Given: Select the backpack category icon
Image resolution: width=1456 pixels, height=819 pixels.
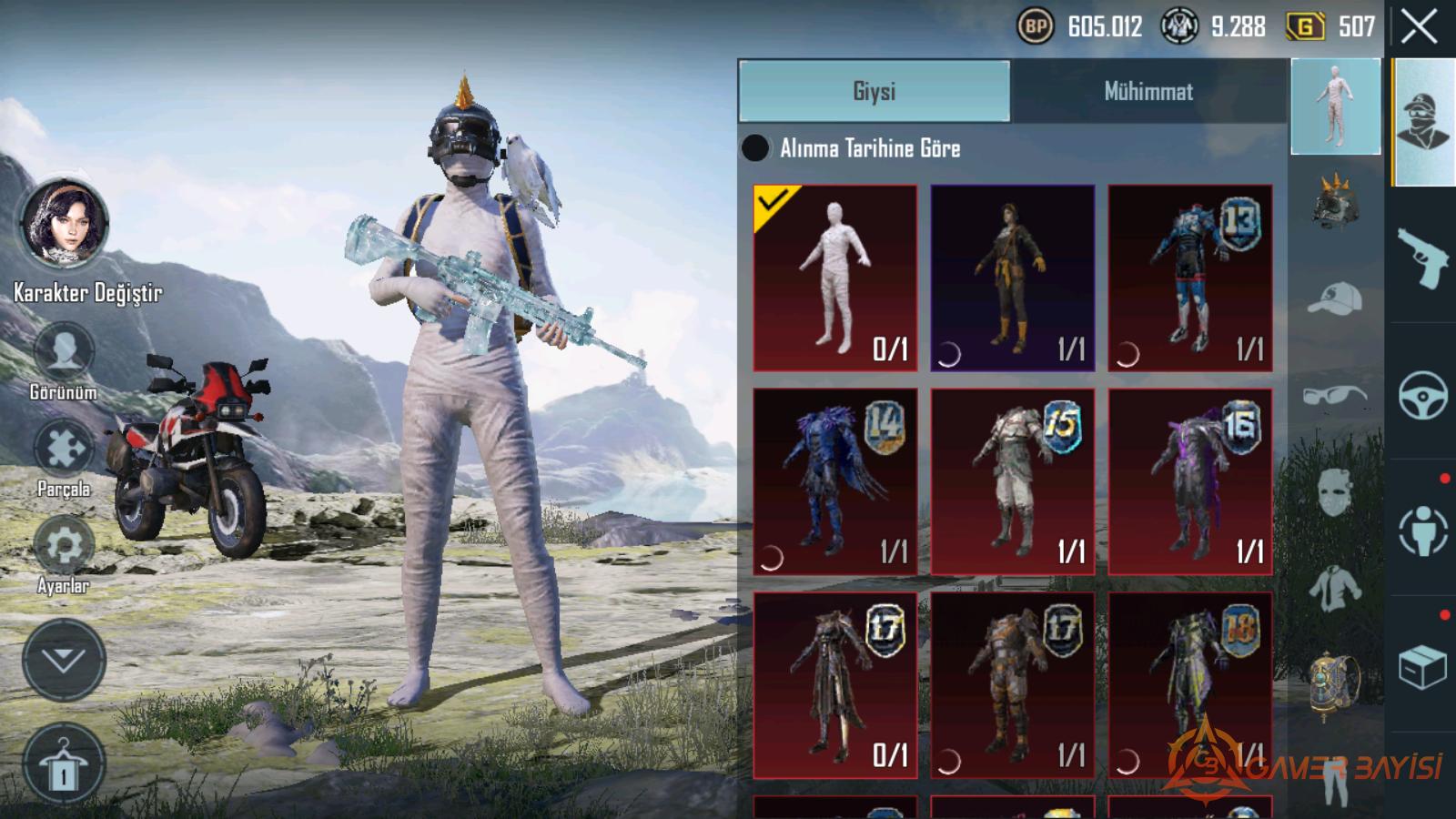Looking at the screenshot, I should point(1335,682).
